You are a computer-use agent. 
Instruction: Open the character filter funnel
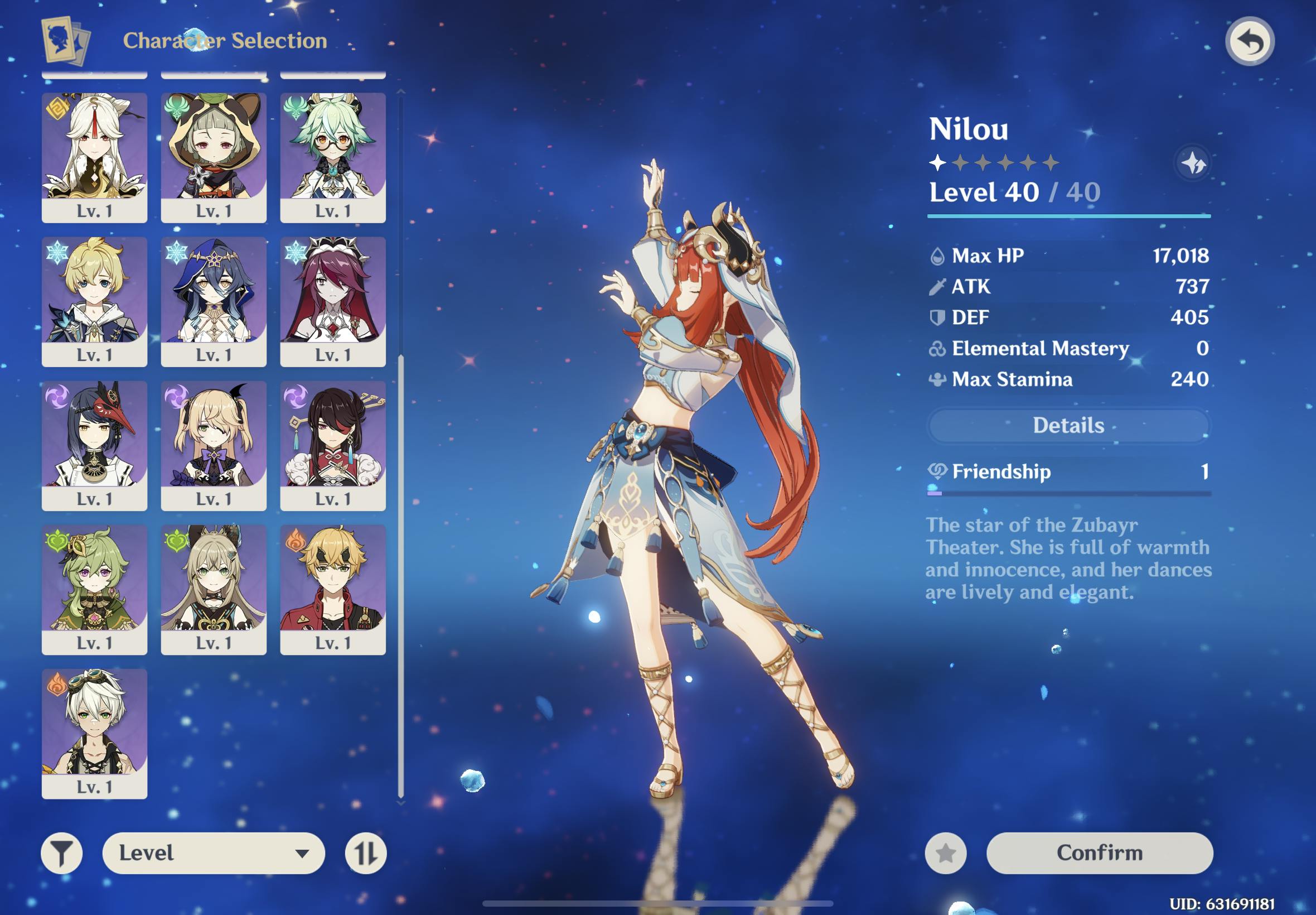(62, 853)
